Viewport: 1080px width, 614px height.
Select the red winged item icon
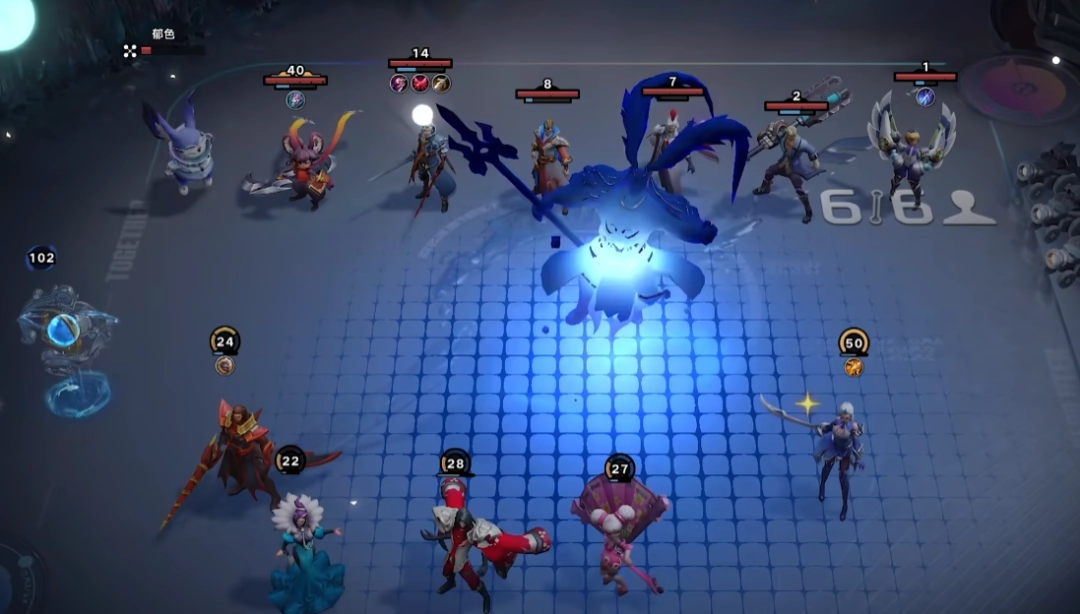point(420,83)
